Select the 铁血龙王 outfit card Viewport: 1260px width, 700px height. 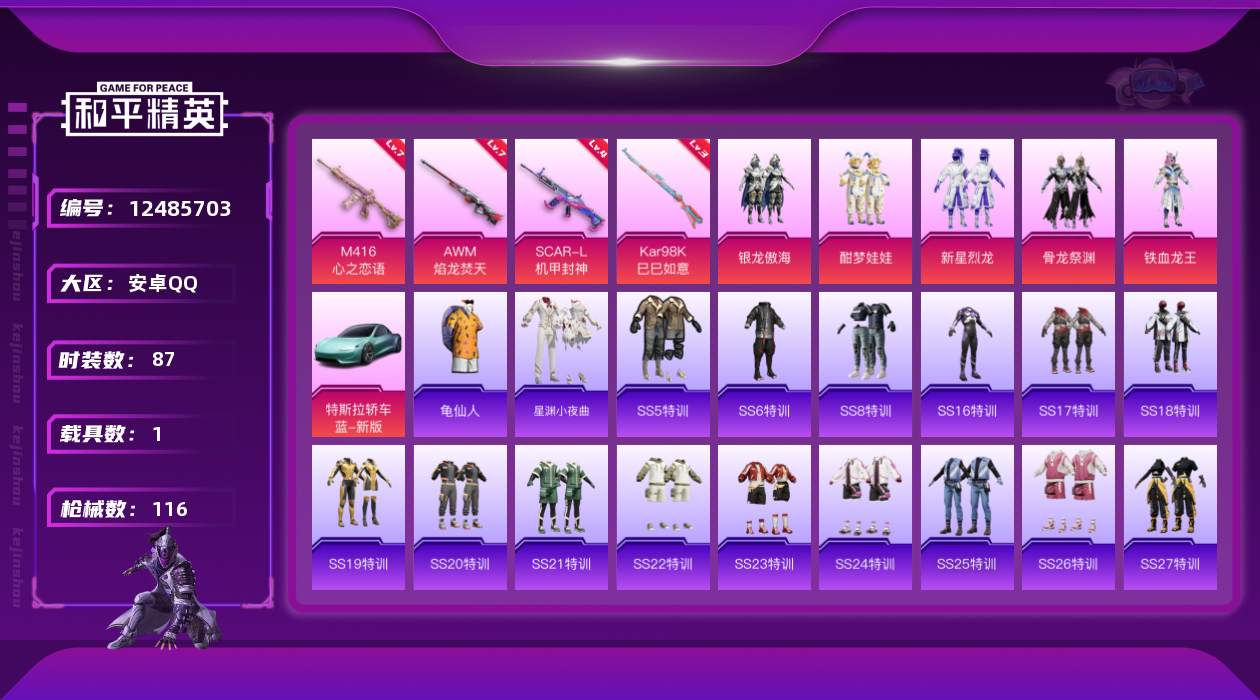click(1170, 211)
